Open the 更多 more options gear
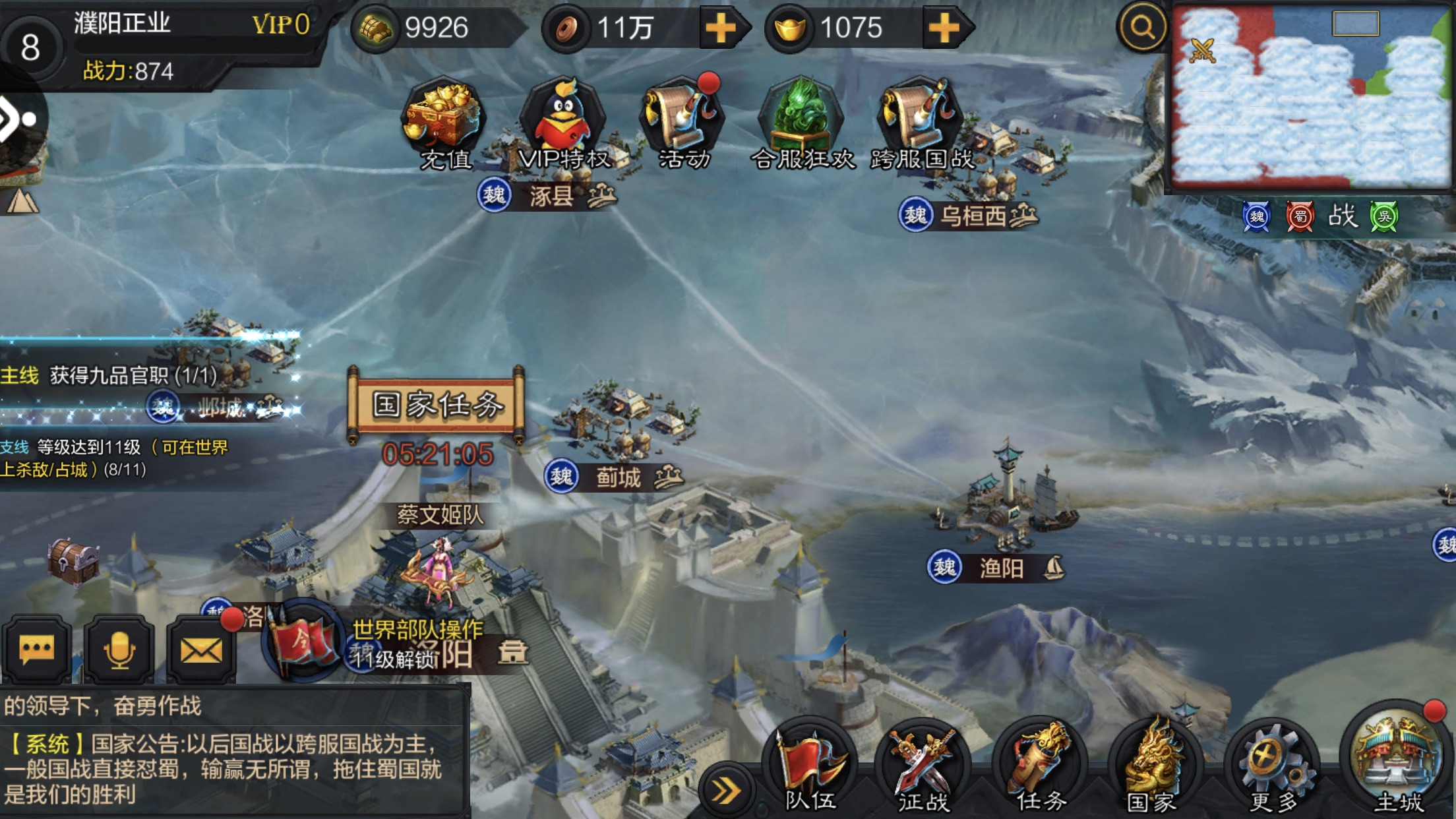Image resolution: width=1456 pixels, height=819 pixels. point(1273,769)
